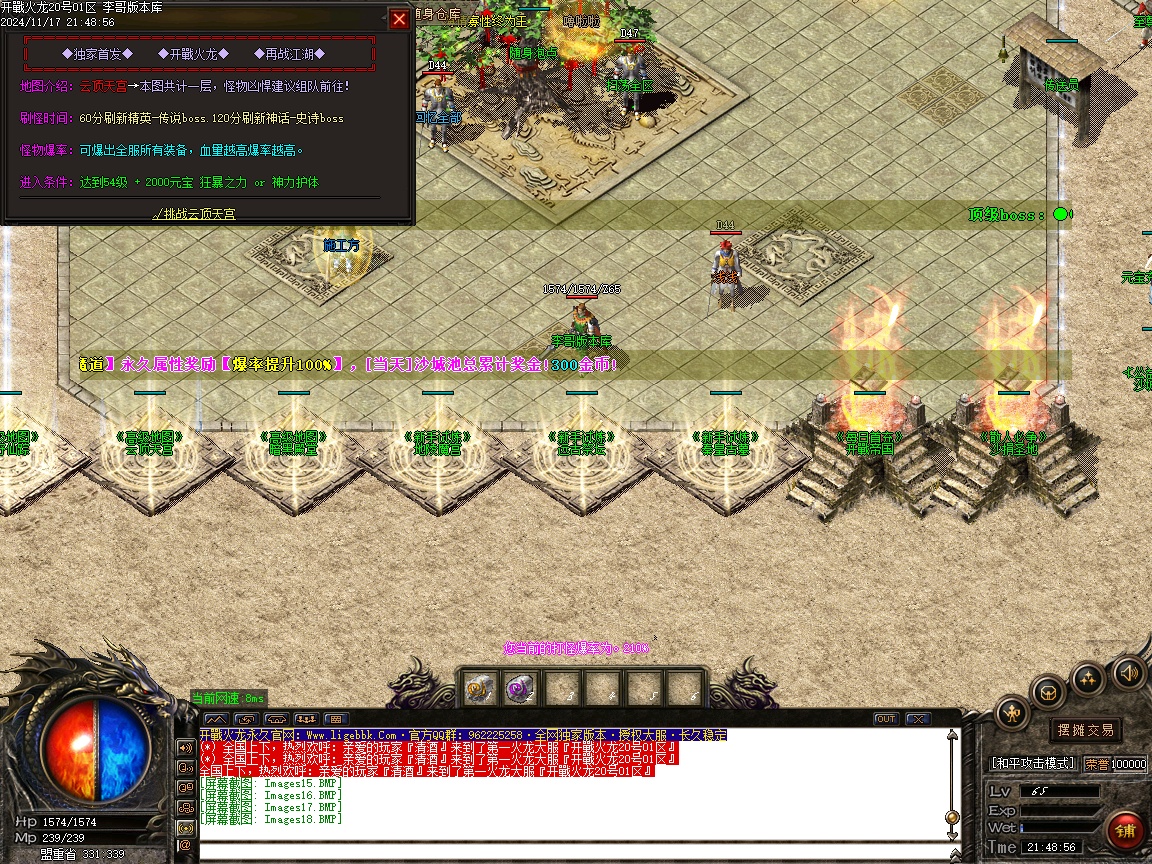Close the 云顶天宫 map info dialog
This screenshot has width=1152, height=864.
point(399,19)
